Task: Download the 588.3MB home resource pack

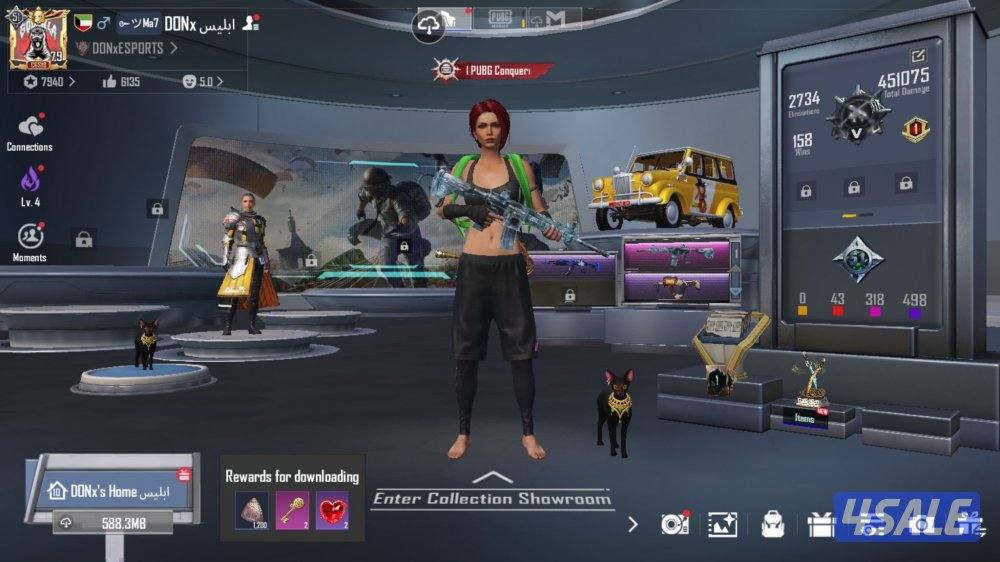Action: coord(110,522)
